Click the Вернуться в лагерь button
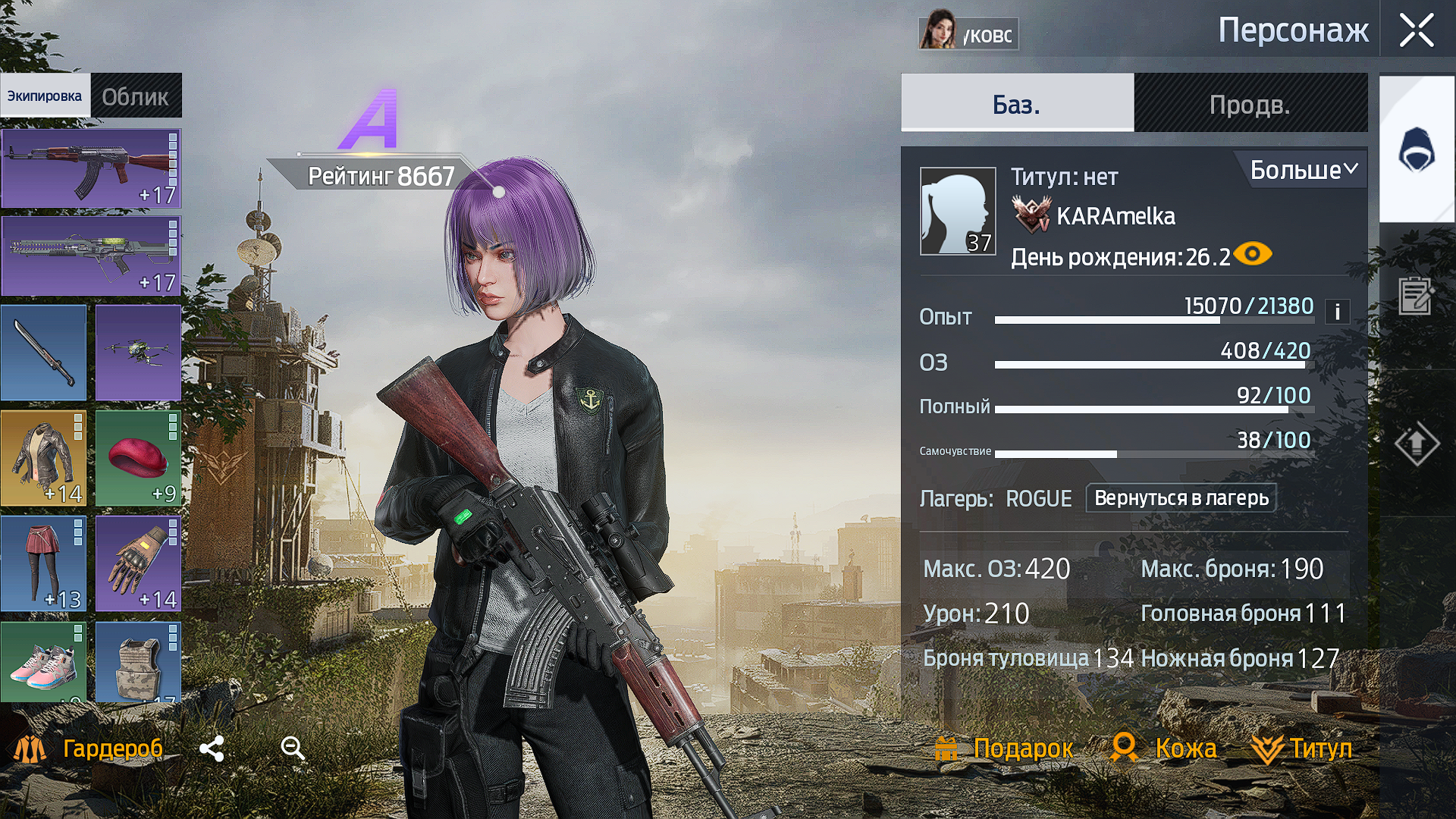The image size is (1456, 819). click(1181, 498)
